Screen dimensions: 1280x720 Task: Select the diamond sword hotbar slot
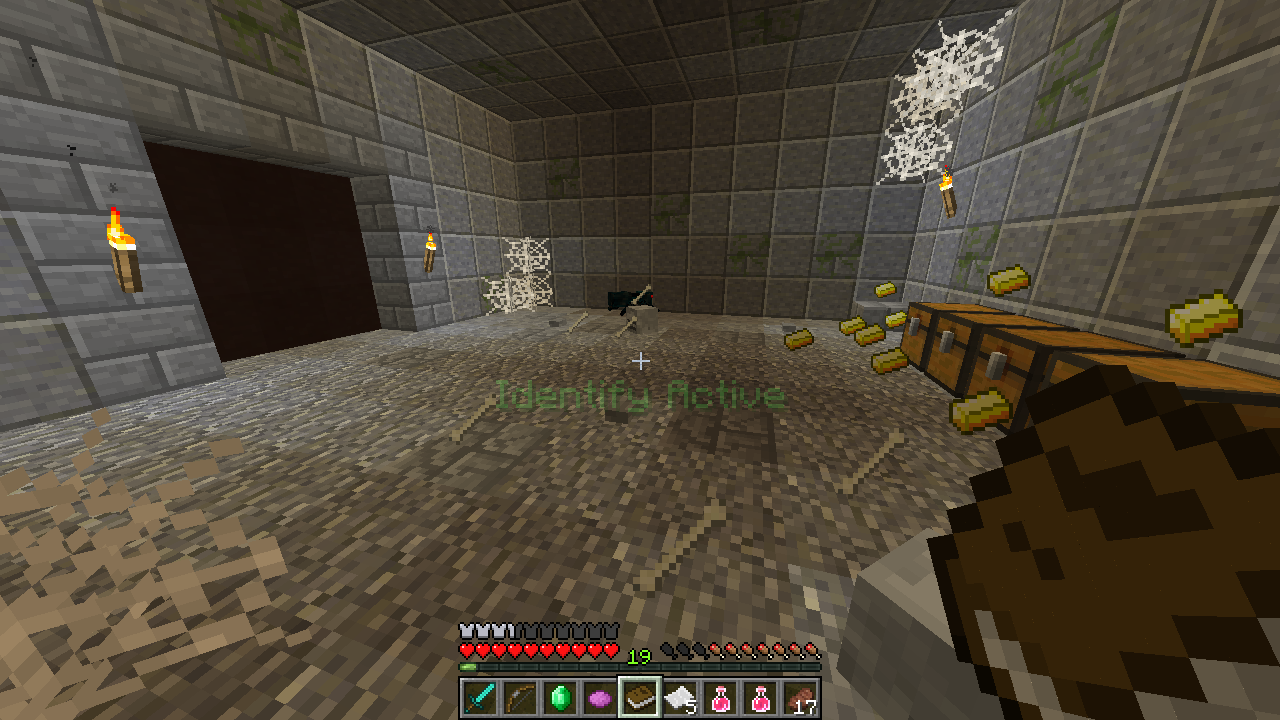(x=479, y=698)
